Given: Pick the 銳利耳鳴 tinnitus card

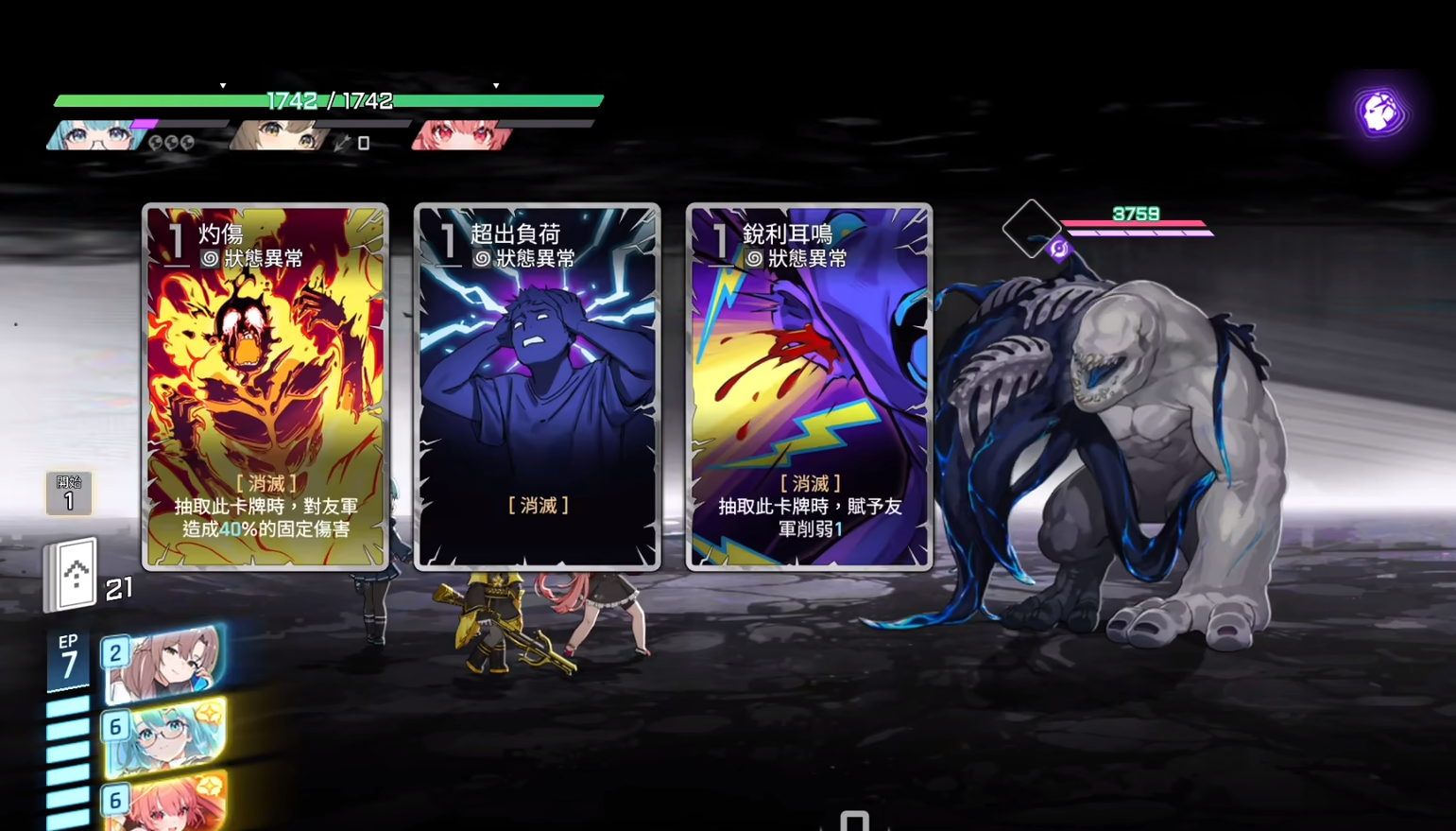Looking at the screenshot, I should (x=809, y=387).
